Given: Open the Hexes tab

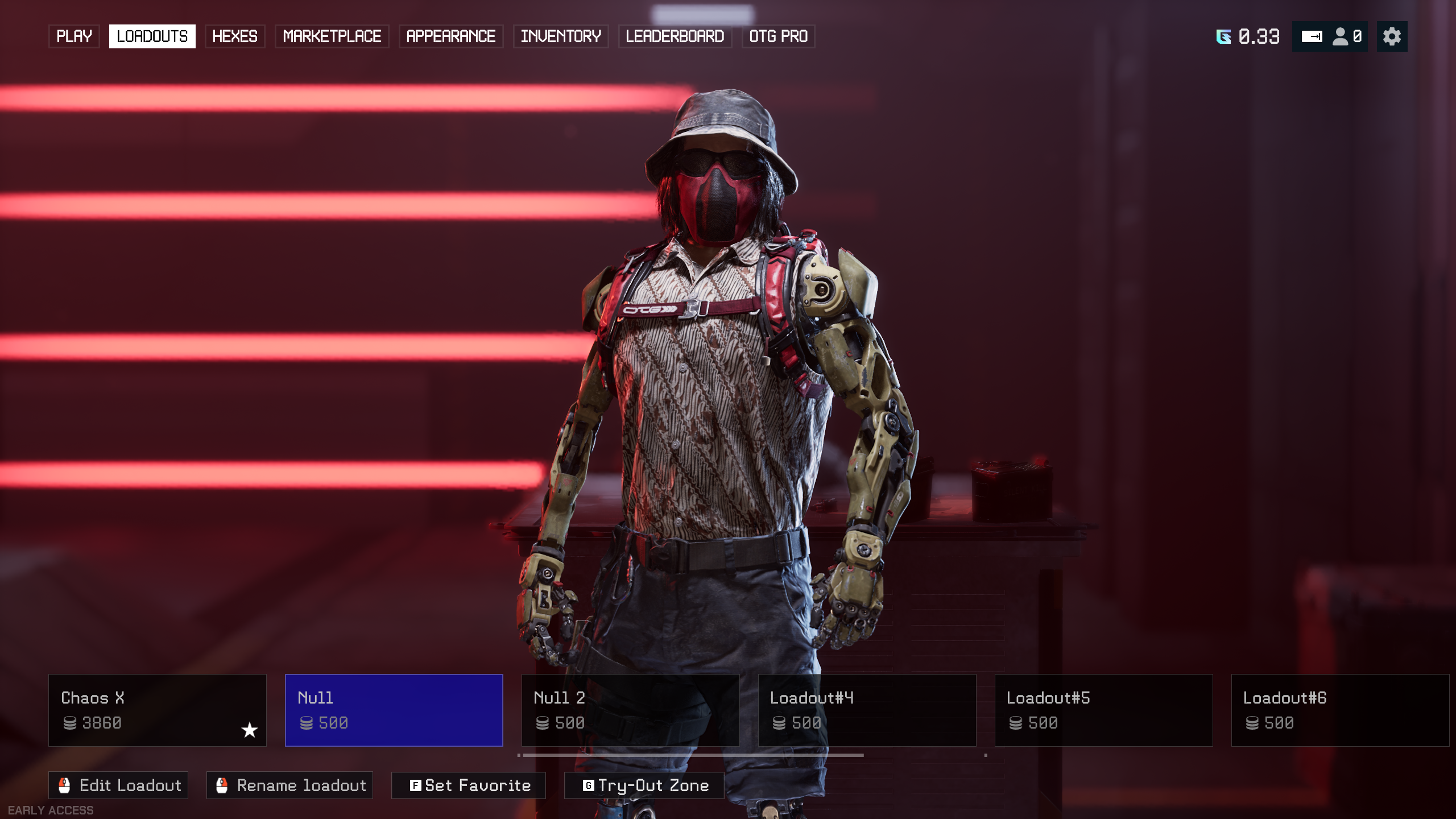Looking at the screenshot, I should click(234, 36).
